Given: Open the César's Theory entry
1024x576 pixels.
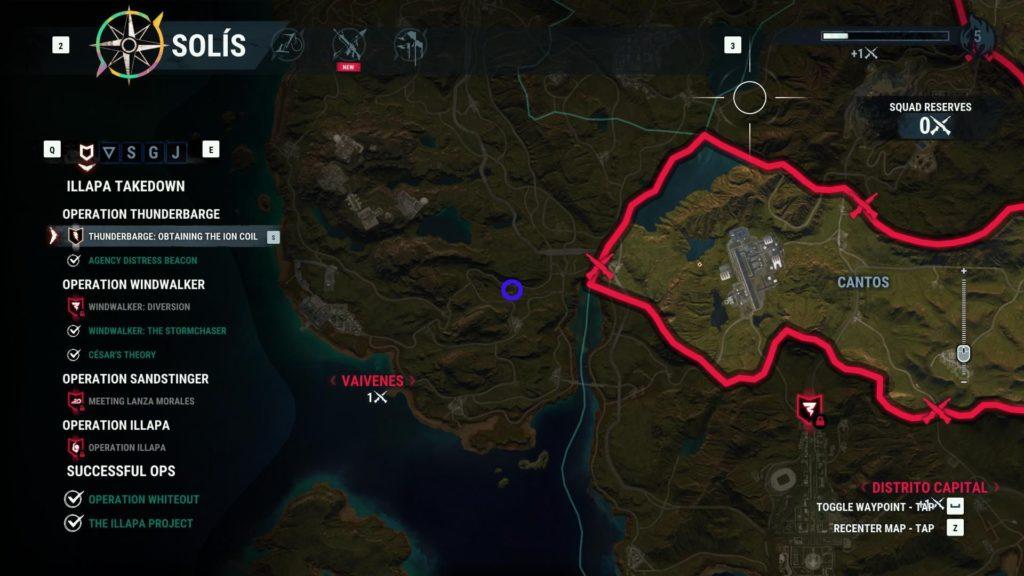Looking at the screenshot, I should 121,355.
